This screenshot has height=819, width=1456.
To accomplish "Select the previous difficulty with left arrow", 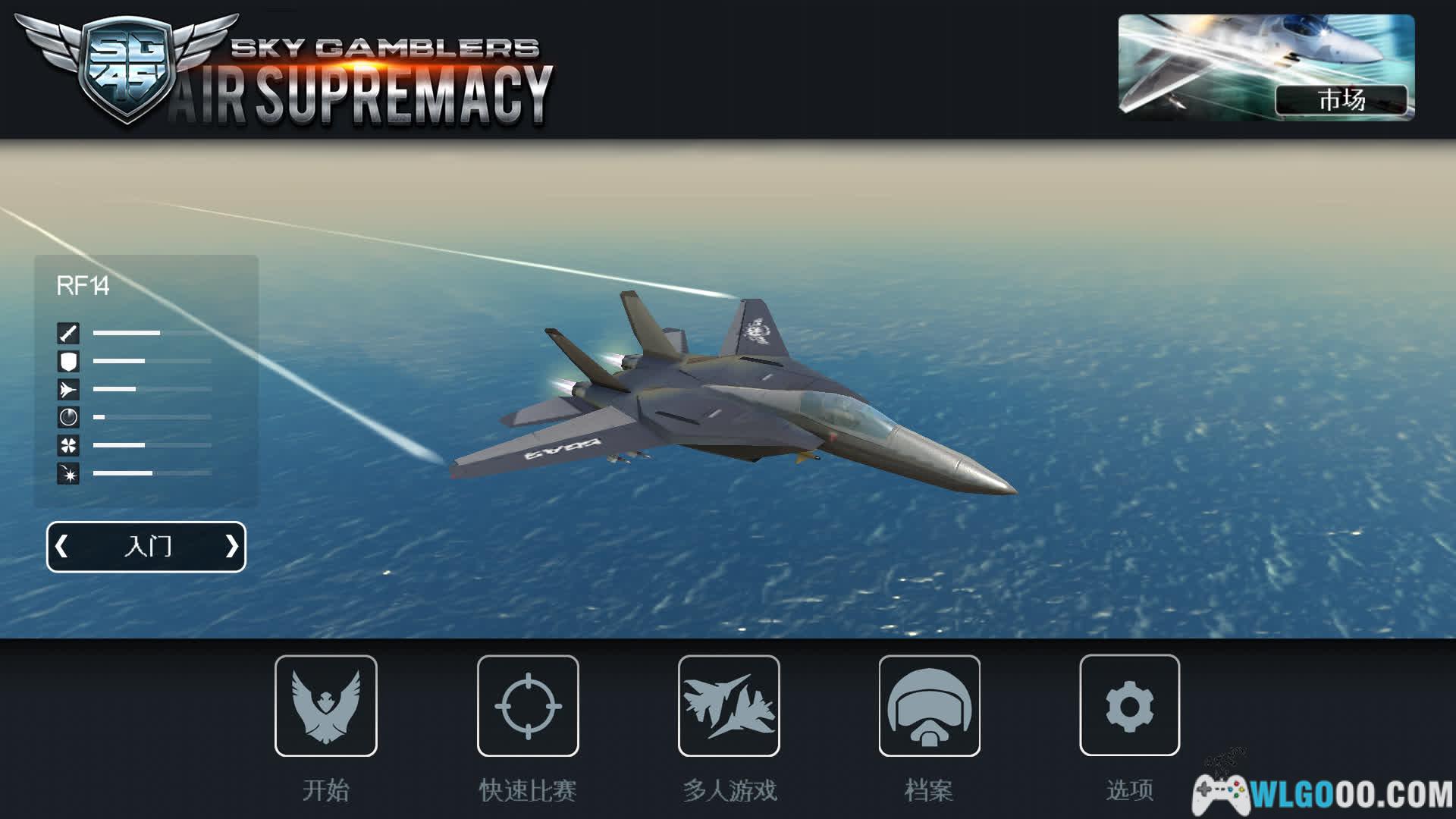I will point(62,546).
